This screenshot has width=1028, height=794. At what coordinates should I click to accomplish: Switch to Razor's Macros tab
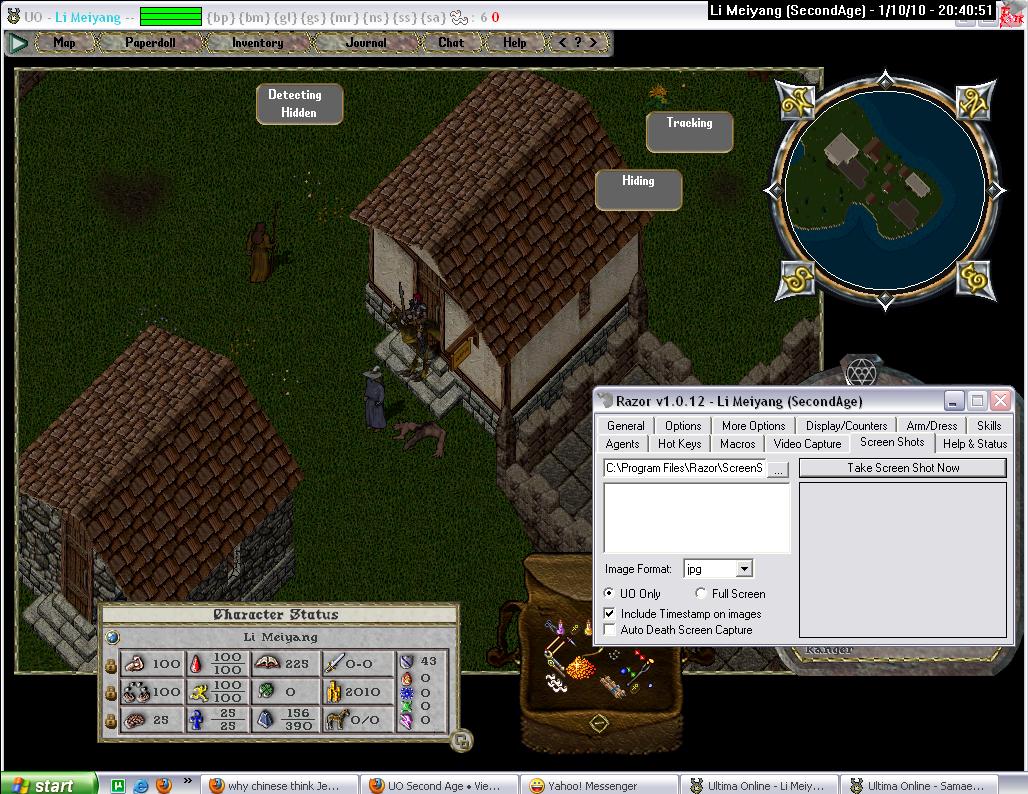pos(737,444)
